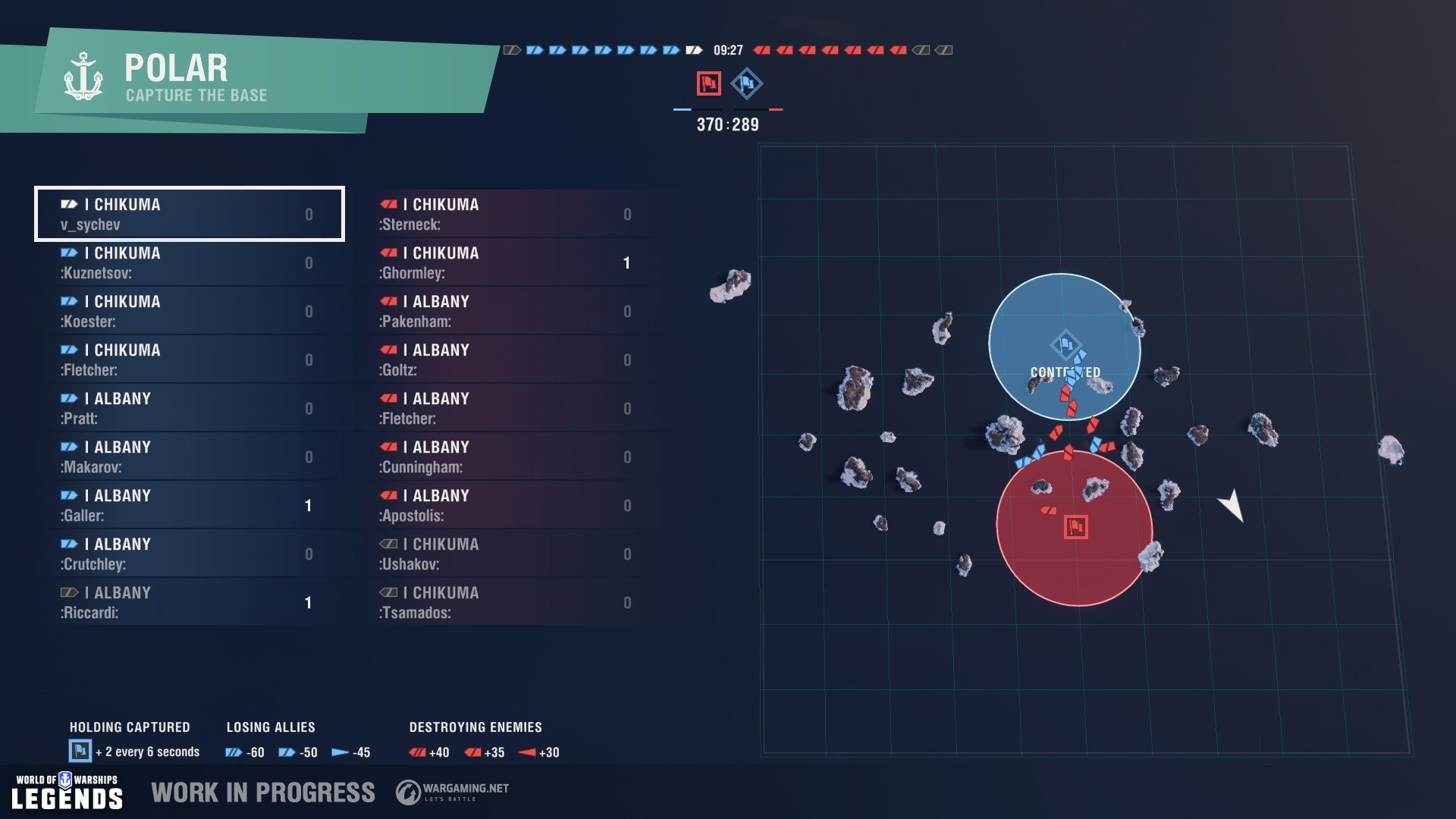Screen dimensions: 1456x819
Task: Click the grayed destroyed ally icon left of the timer
Action: (x=513, y=49)
